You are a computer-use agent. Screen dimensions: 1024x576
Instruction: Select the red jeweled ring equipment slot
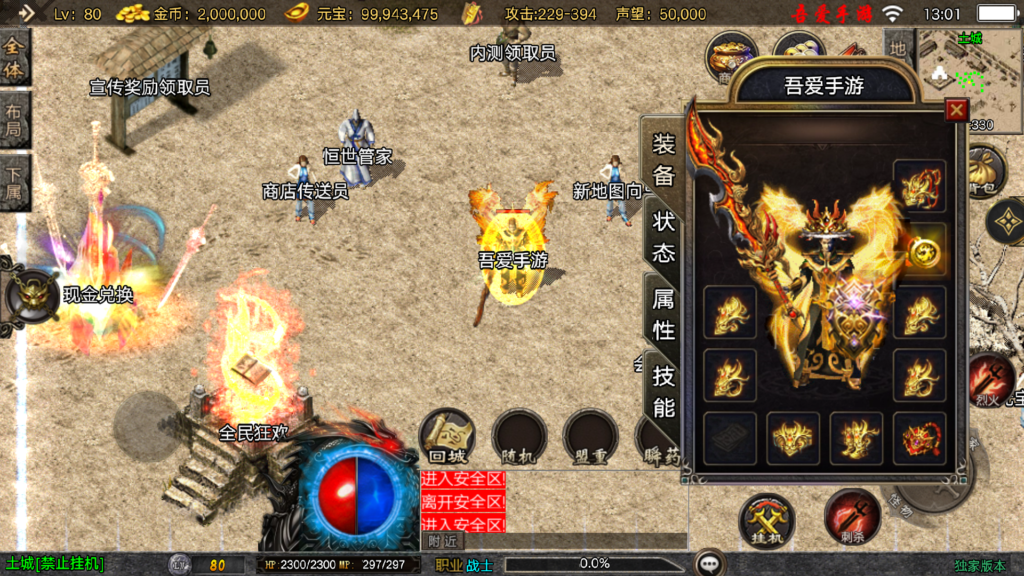pyautogui.click(x=919, y=438)
